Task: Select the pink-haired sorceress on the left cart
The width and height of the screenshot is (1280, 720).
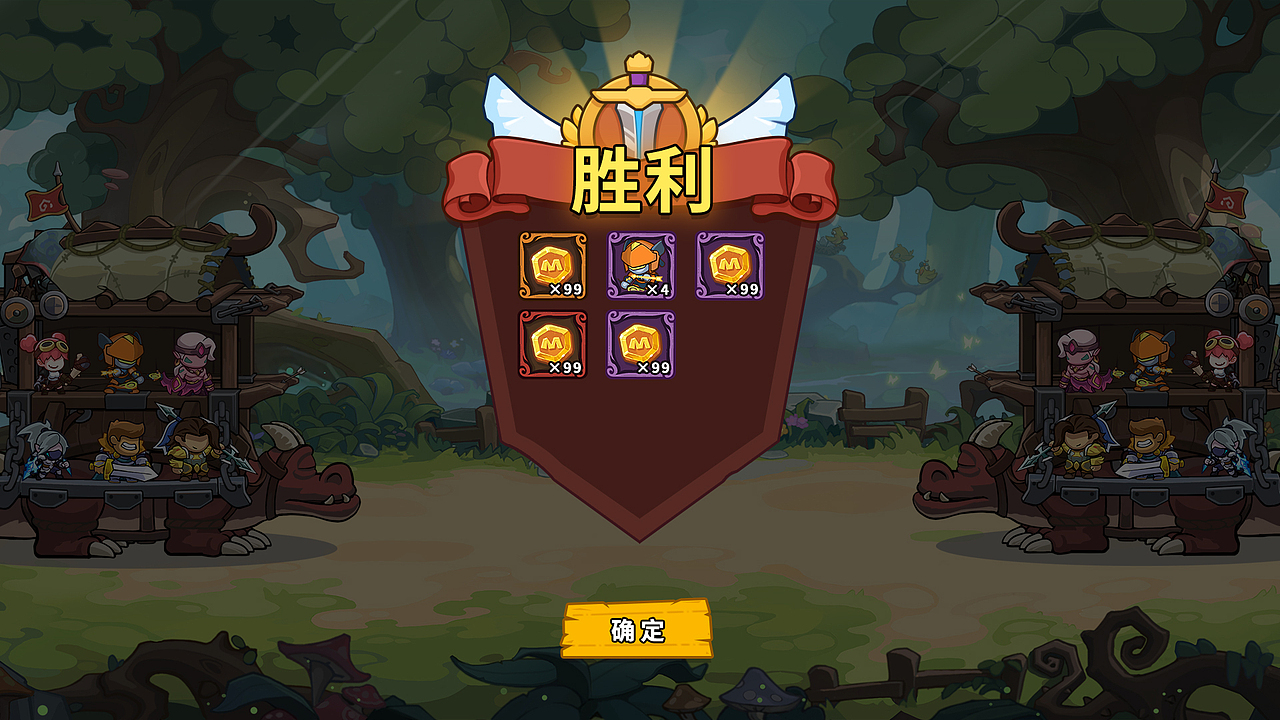Action: tap(193, 363)
